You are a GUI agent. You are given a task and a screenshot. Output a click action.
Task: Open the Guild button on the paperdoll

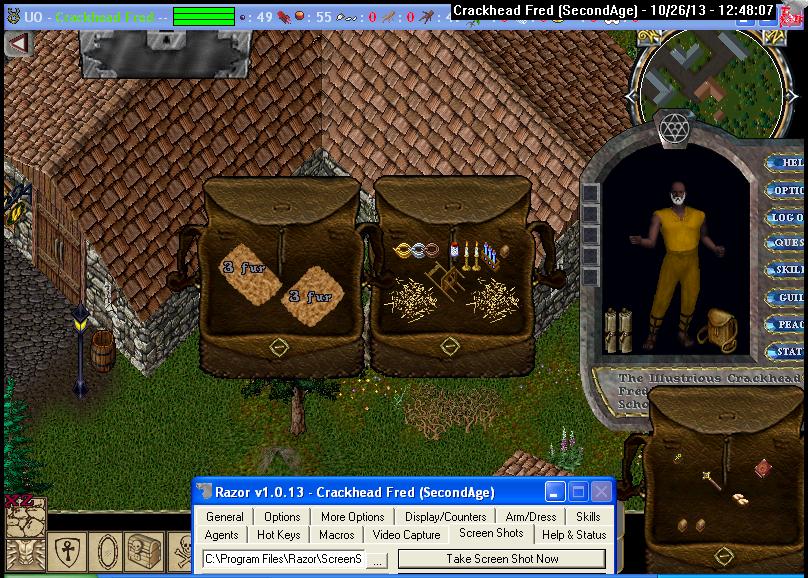[x=789, y=297]
